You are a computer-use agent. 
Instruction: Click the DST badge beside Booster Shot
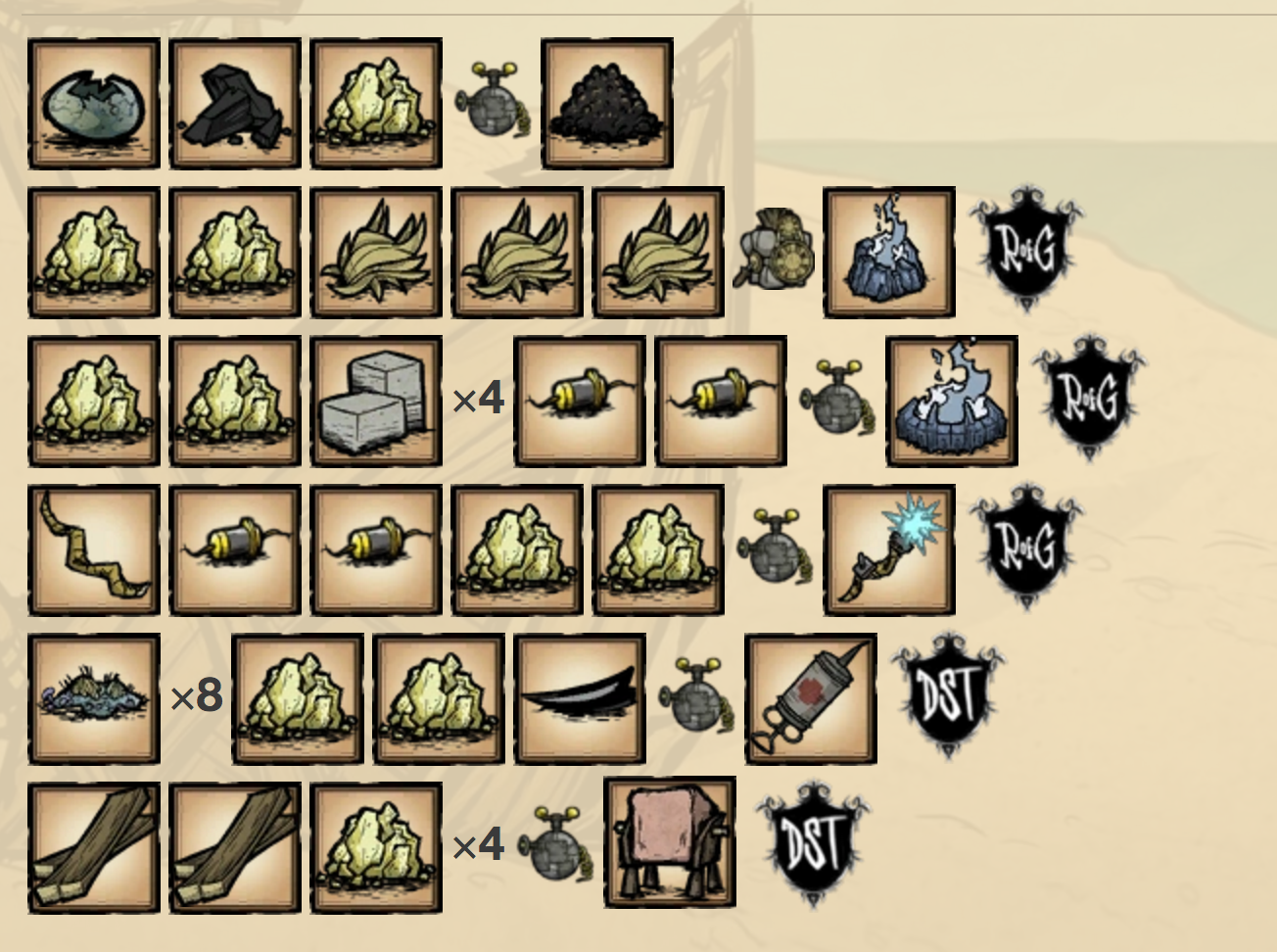click(x=947, y=695)
